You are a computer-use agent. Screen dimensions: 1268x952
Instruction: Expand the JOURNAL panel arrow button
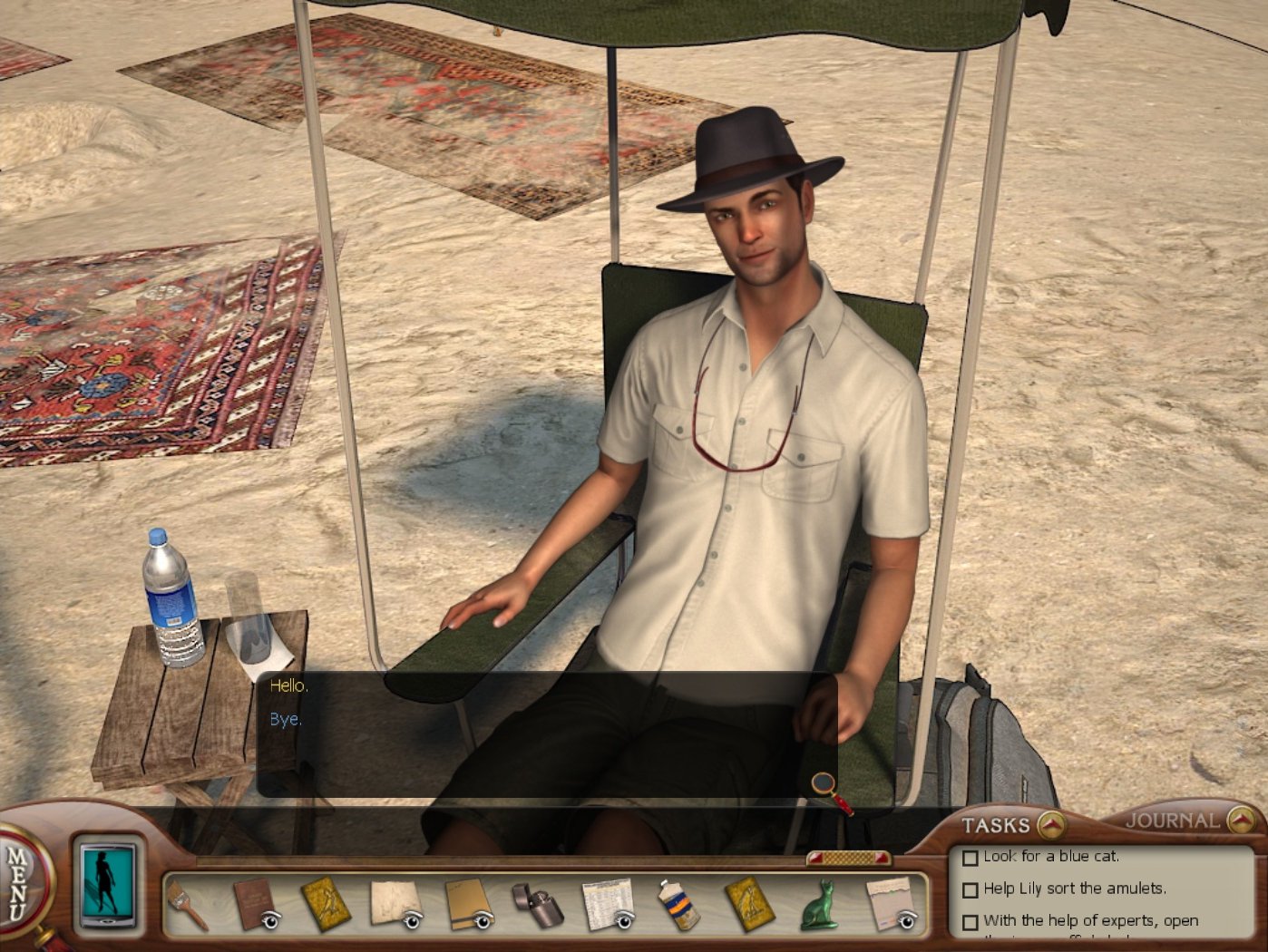[x=1243, y=818]
